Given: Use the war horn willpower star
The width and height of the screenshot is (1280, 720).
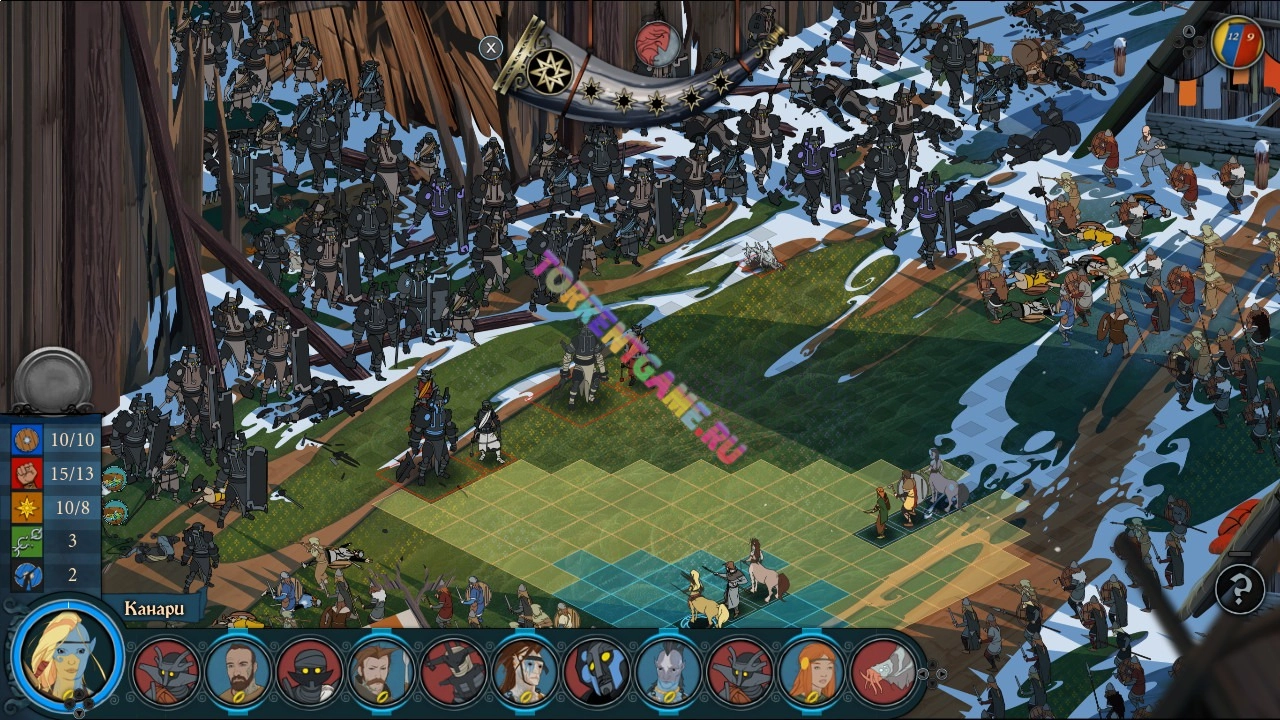Looking at the screenshot, I should [549, 72].
